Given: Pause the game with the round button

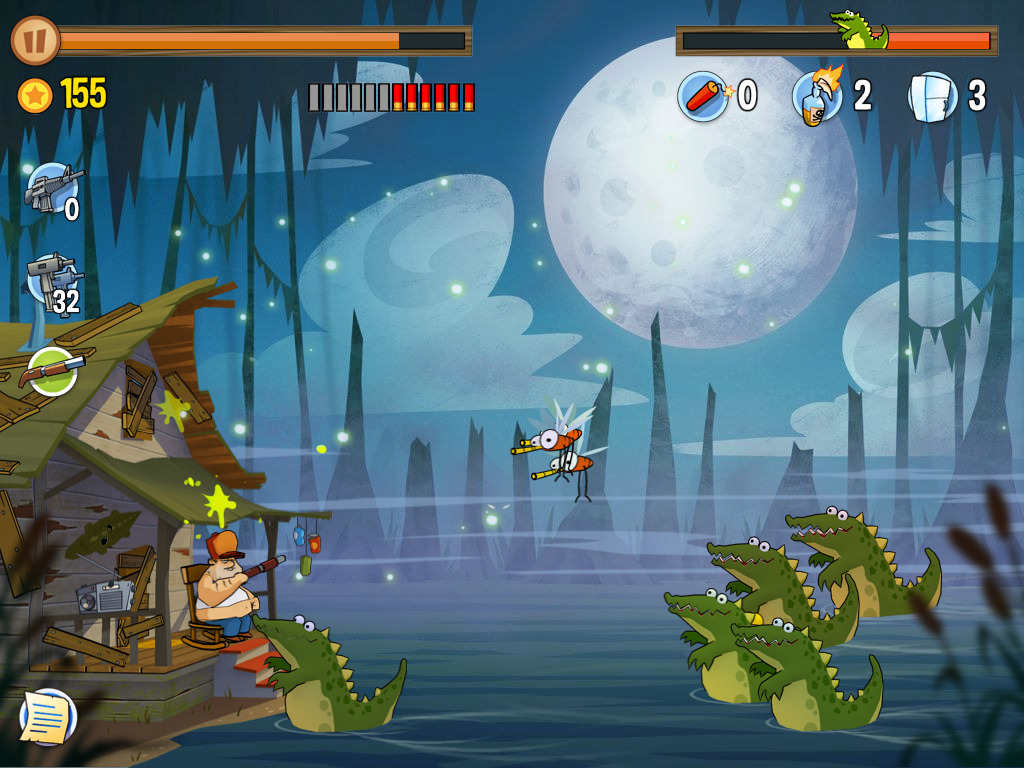Looking at the screenshot, I should click(x=35, y=41).
